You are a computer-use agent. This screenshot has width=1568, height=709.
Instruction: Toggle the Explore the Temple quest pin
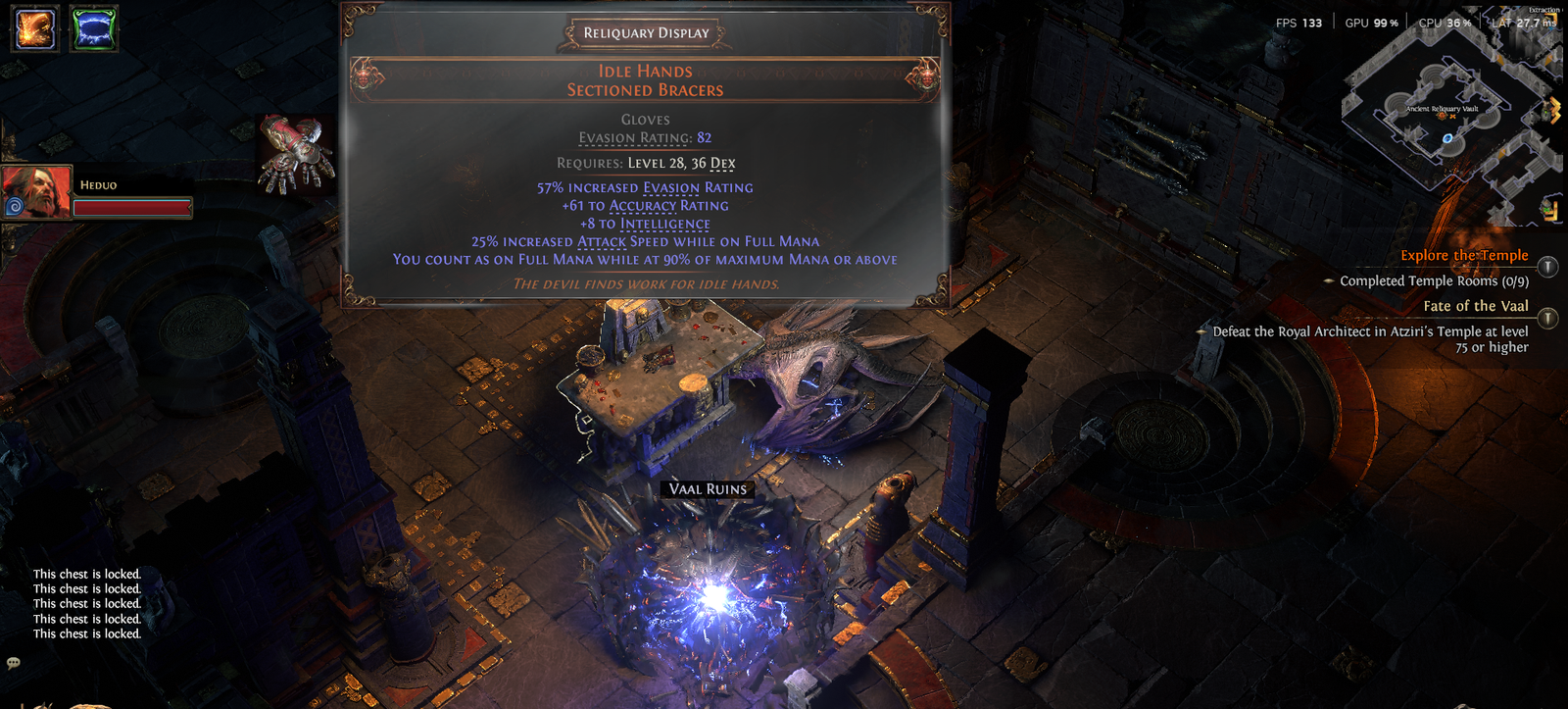coord(1547,266)
